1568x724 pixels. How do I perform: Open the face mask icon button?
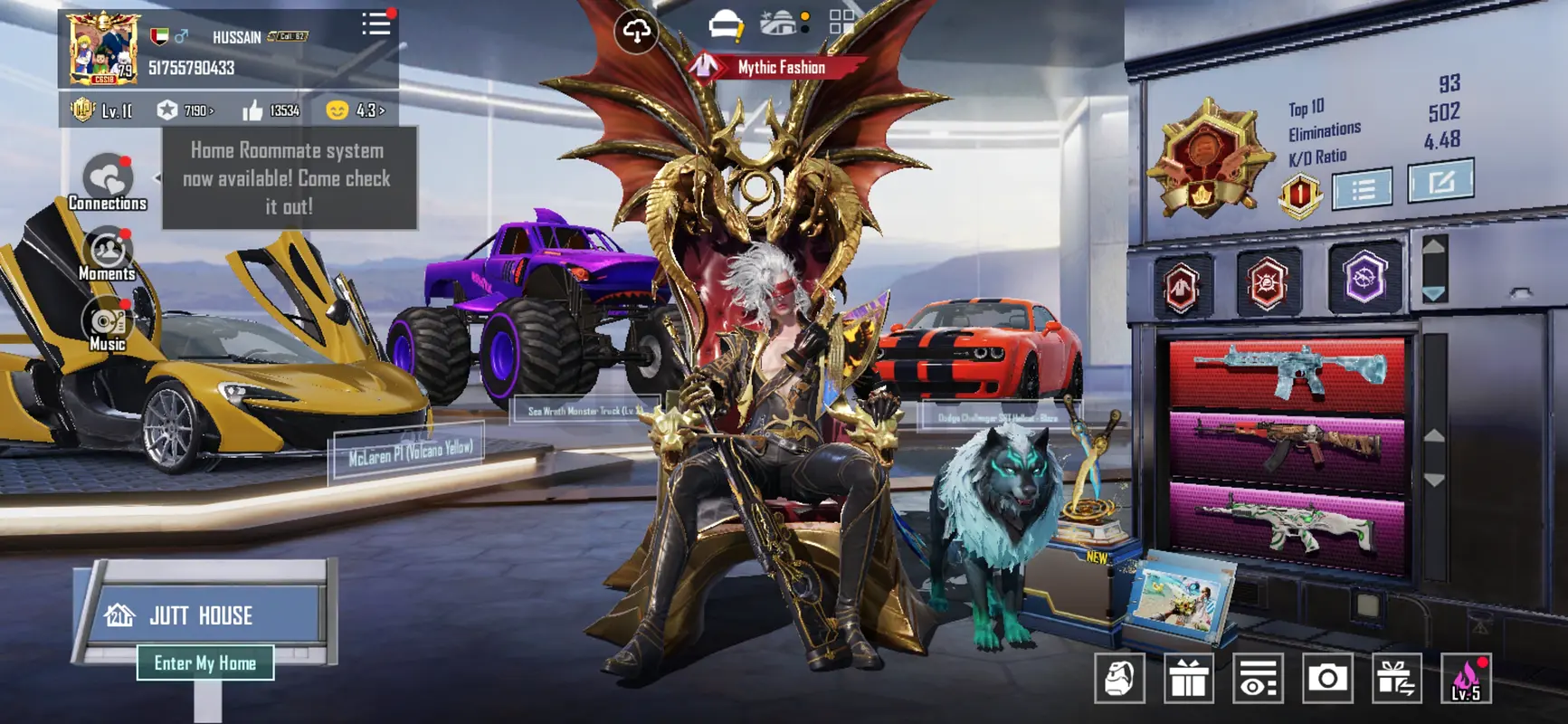coord(1120,678)
